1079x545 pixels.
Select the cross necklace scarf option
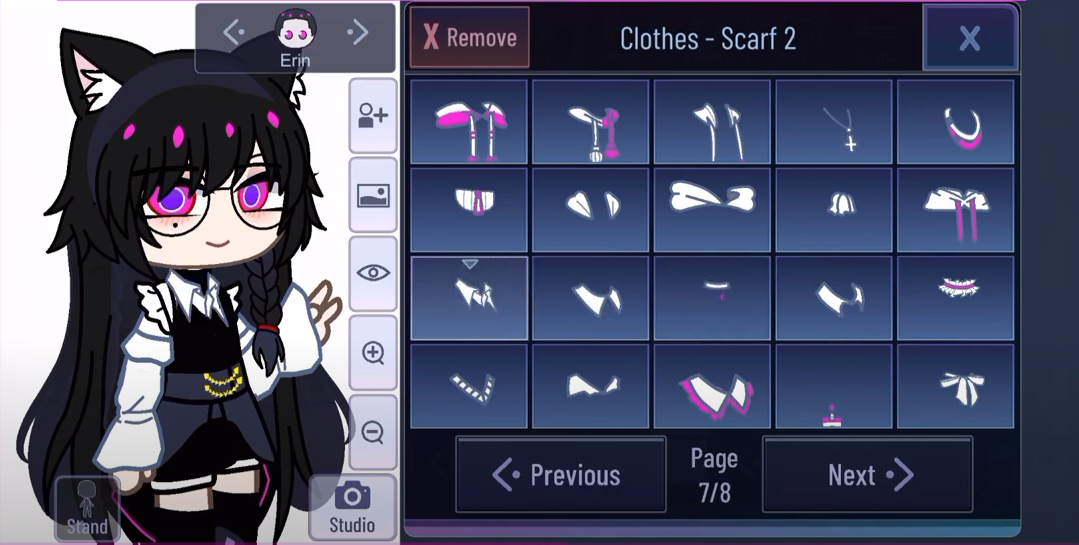click(833, 122)
